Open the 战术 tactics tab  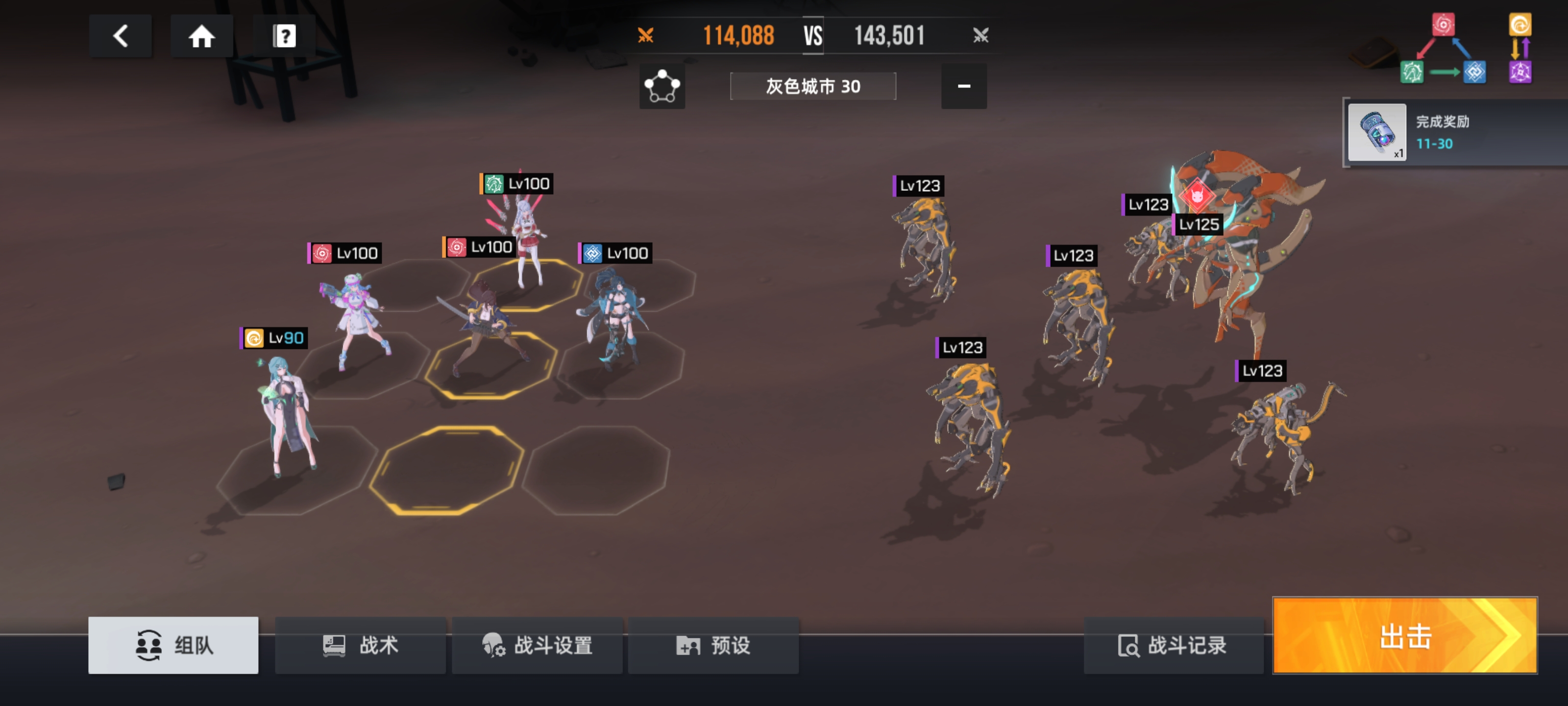tap(360, 645)
